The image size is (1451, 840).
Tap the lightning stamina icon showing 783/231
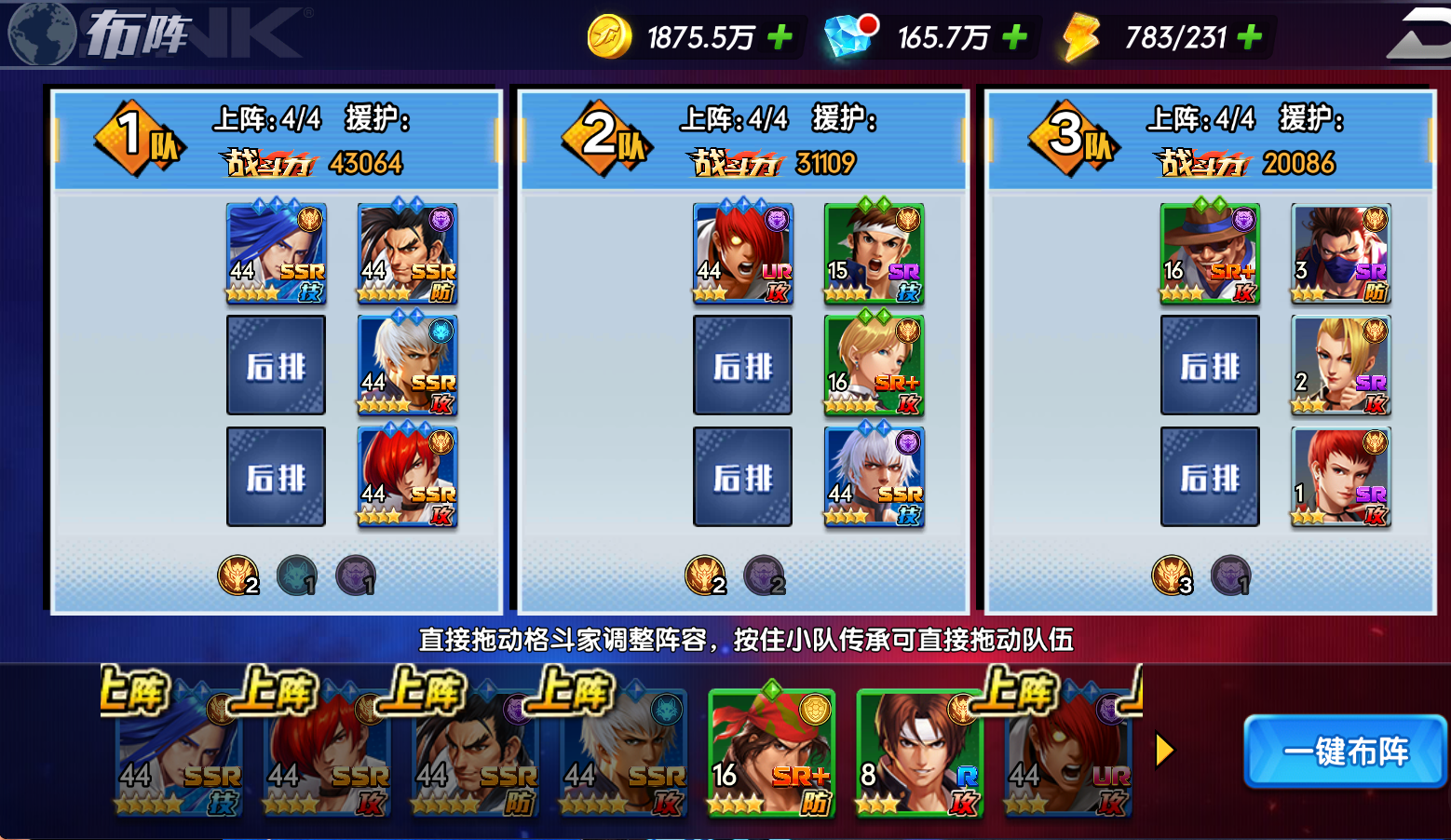1079,37
